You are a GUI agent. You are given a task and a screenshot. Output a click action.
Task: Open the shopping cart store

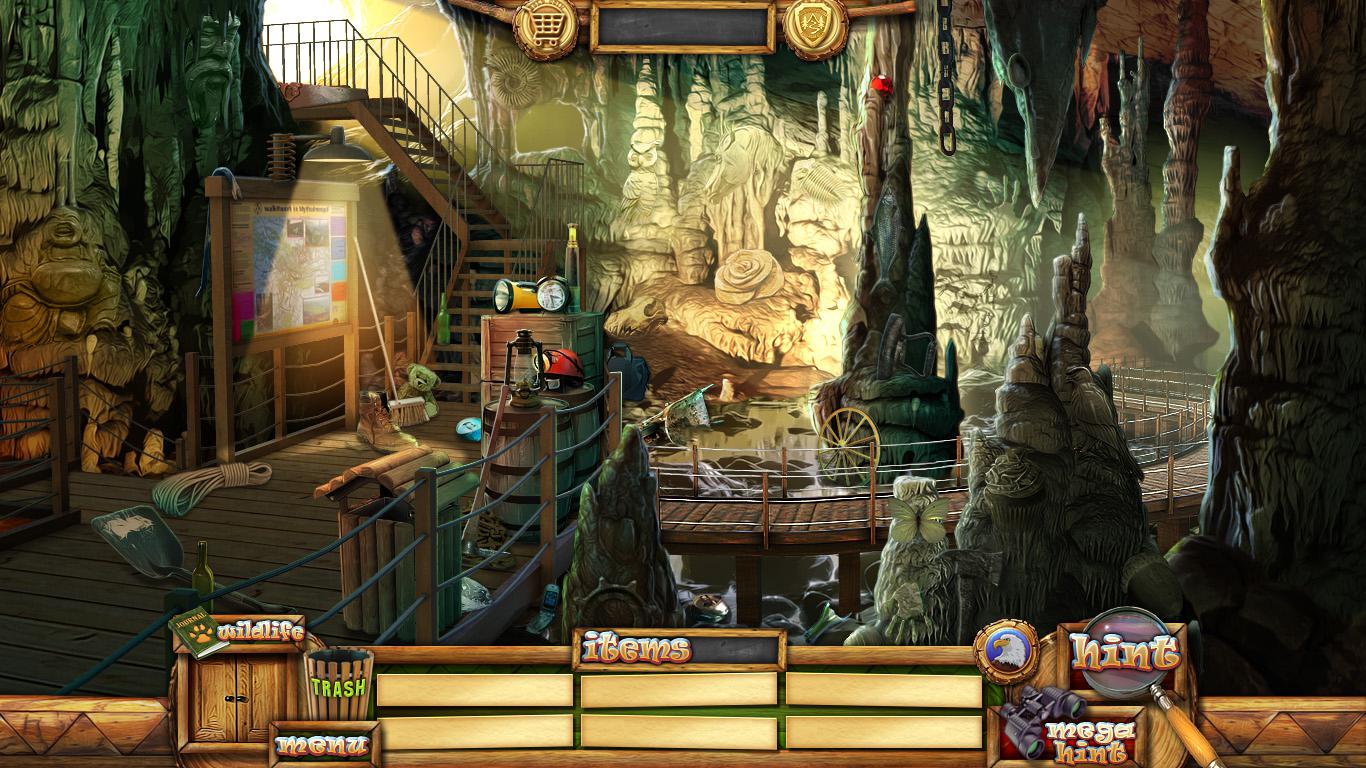(545, 27)
